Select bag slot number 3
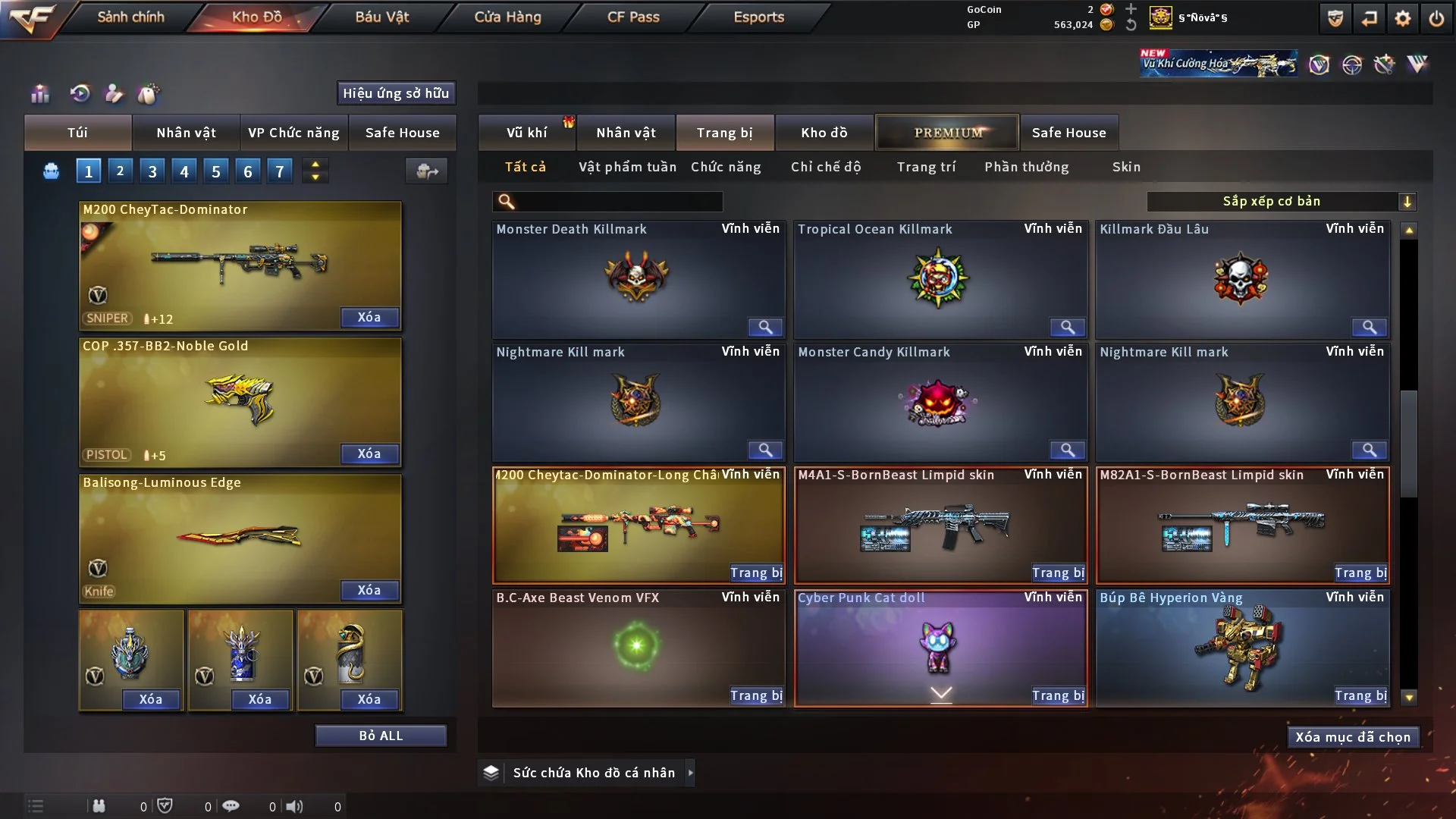Screen dimensions: 1456x819 tap(152, 171)
